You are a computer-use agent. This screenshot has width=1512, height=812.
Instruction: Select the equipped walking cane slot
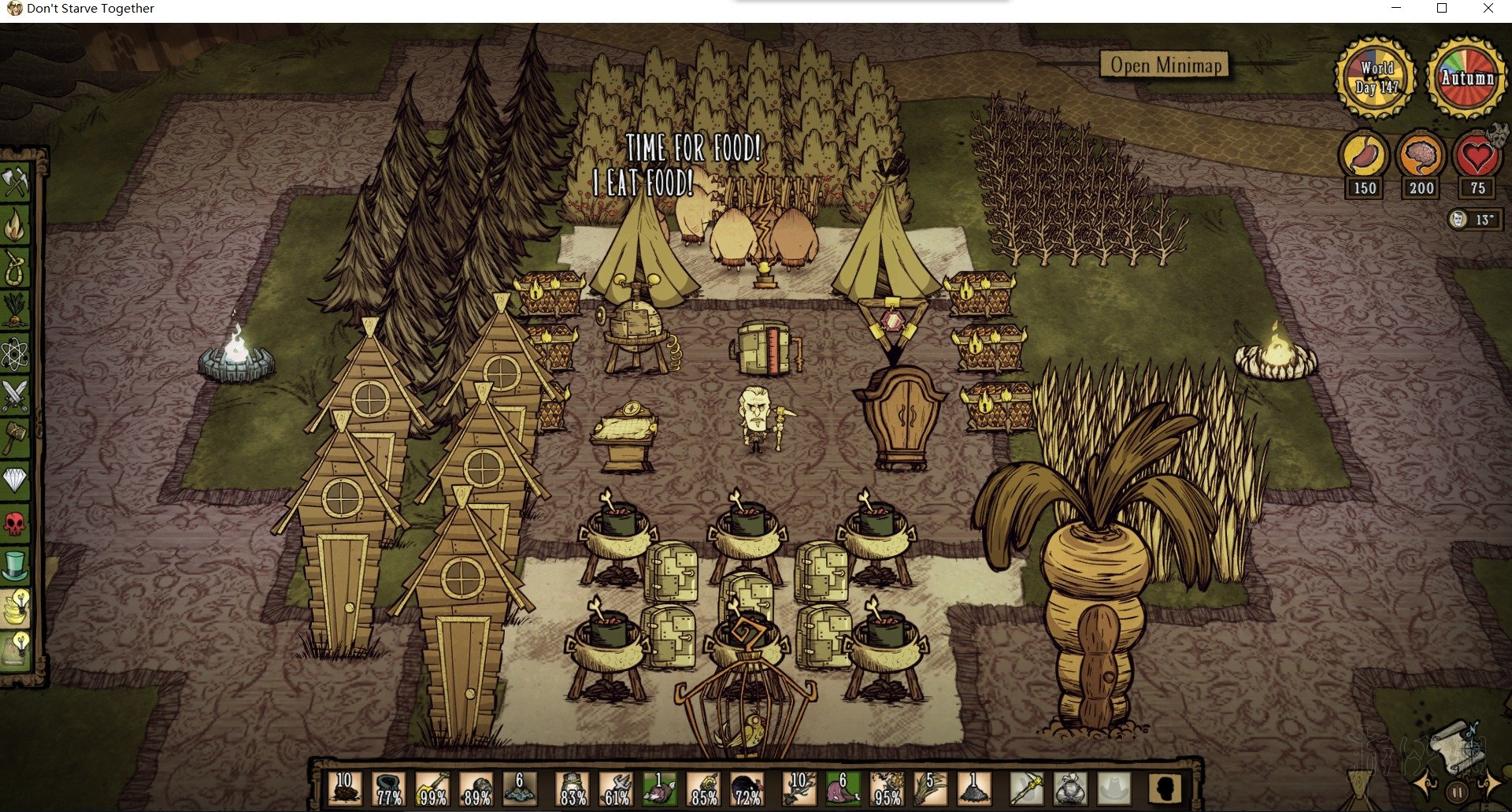(1026, 788)
